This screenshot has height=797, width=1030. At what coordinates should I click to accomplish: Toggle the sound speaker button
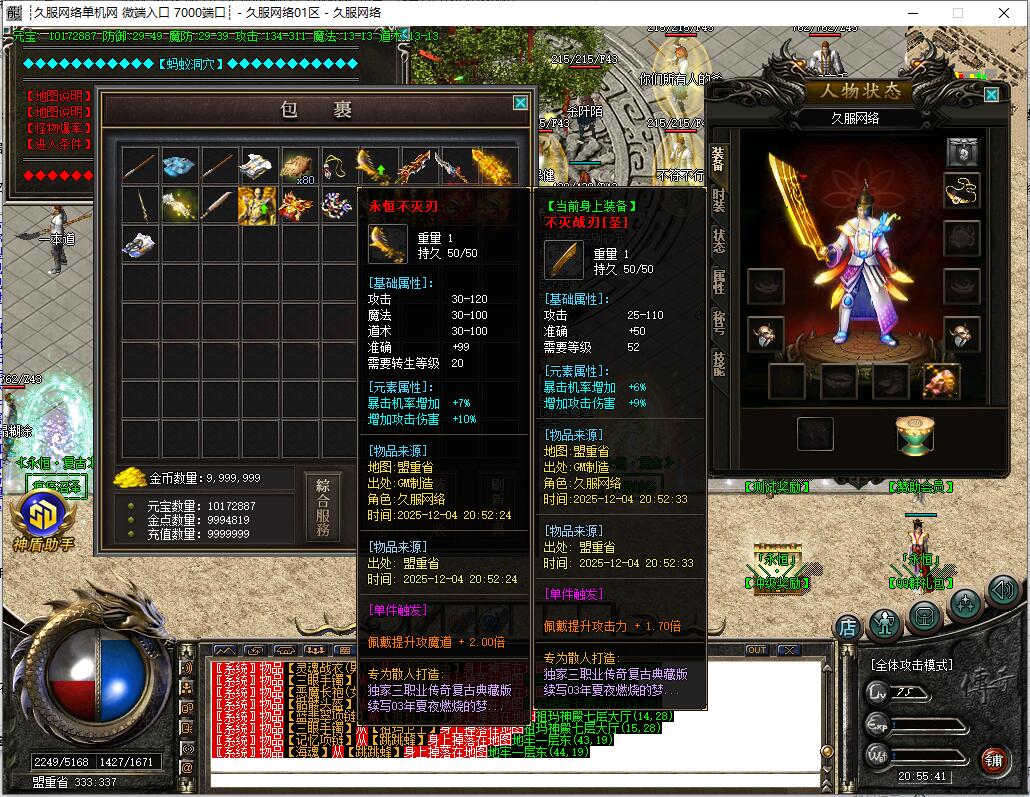click(x=1002, y=591)
